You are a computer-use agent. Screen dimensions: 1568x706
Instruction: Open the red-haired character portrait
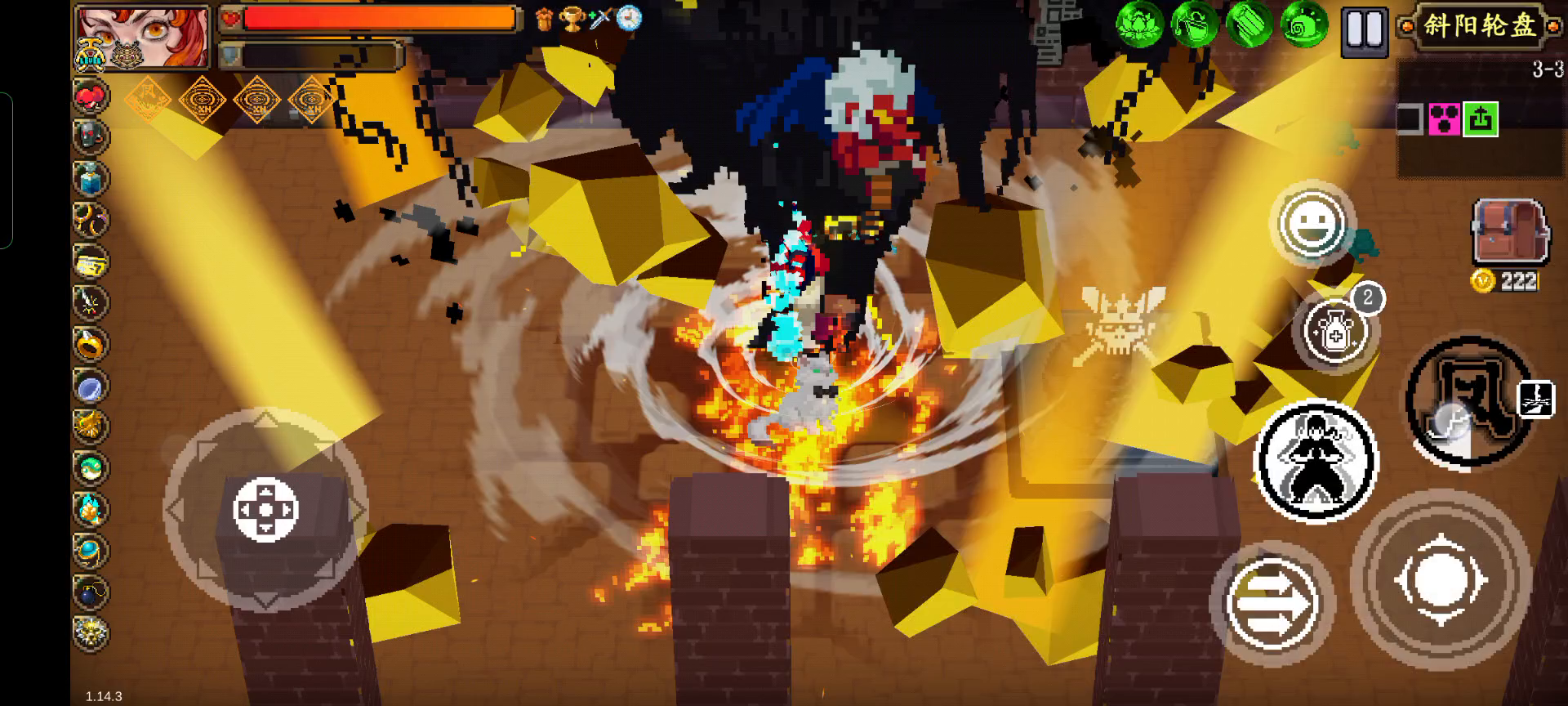pos(143,36)
